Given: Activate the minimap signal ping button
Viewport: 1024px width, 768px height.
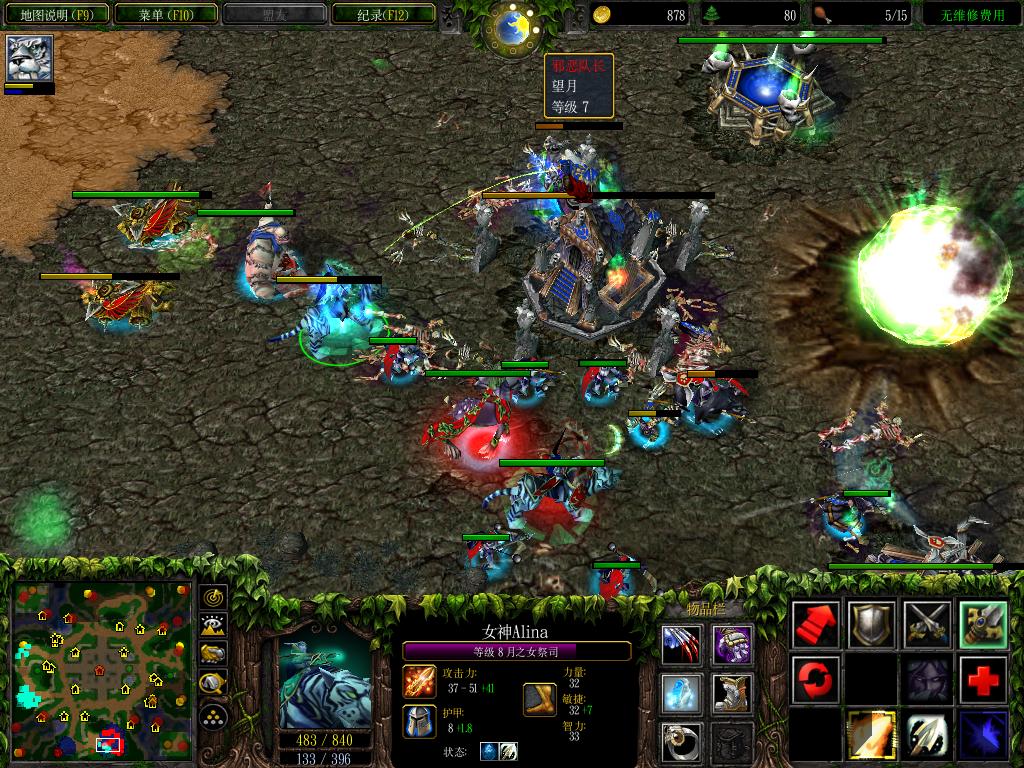Looking at the screenshot, I should click(x=214, y=597).
